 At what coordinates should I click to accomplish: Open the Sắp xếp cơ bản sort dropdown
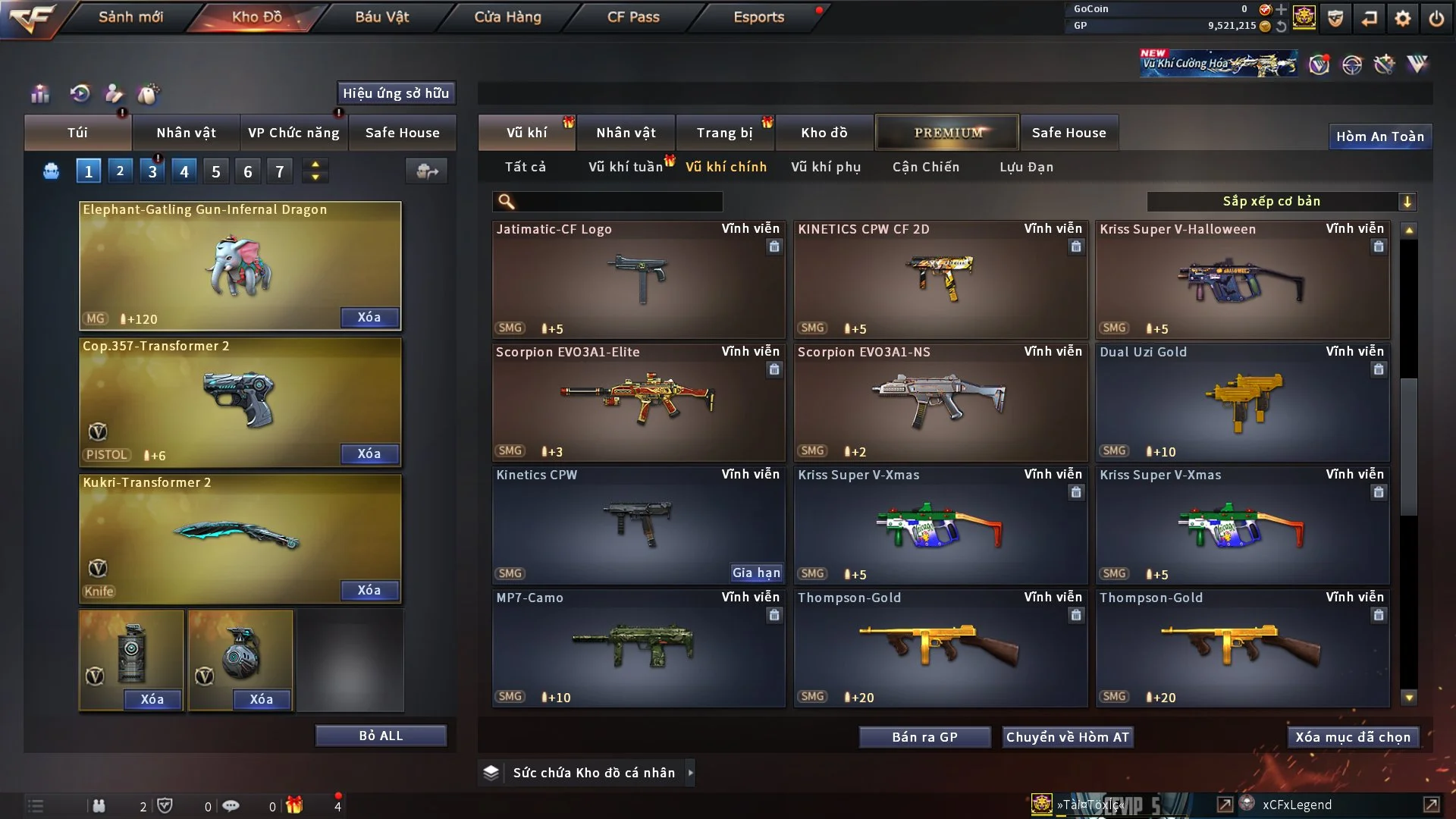point(1281,201)
